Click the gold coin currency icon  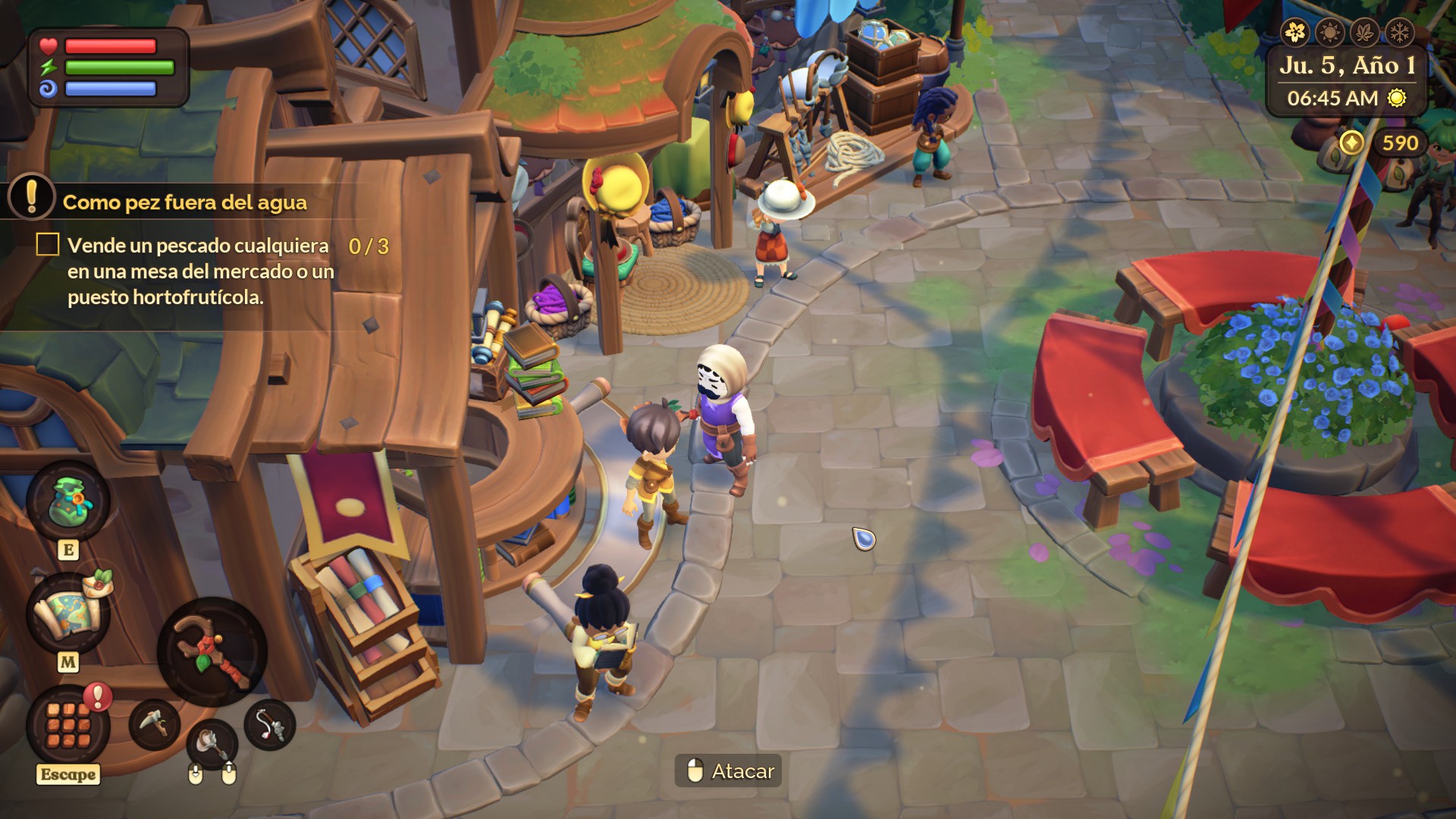1351,143
